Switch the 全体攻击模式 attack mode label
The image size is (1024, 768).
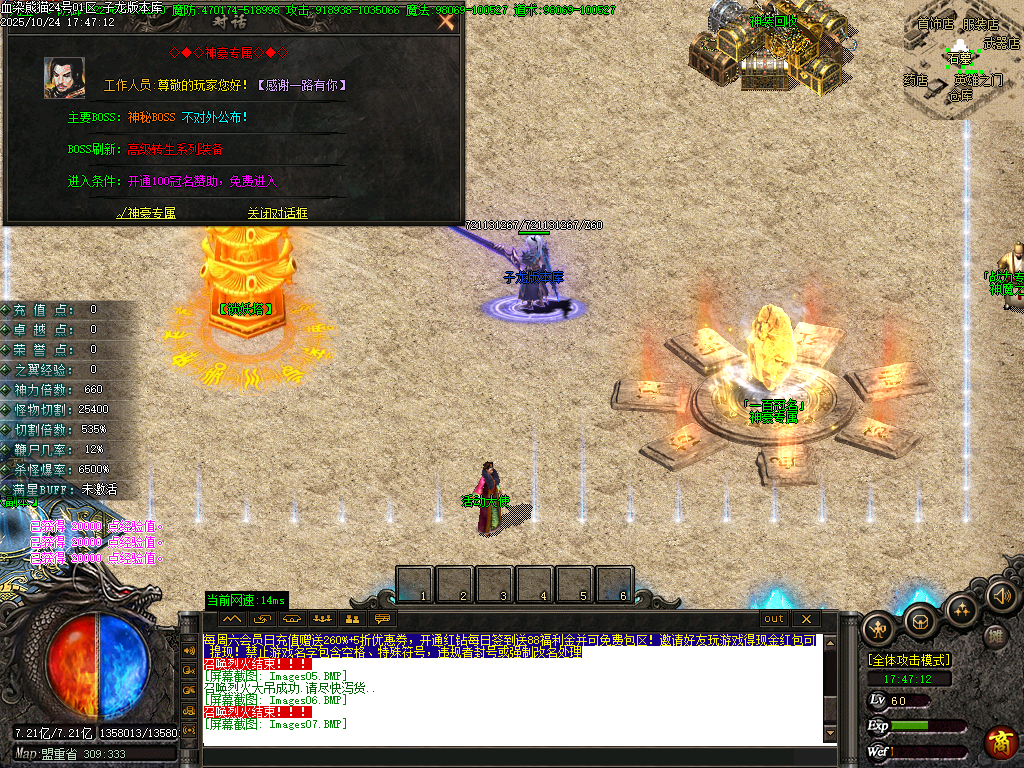[909, 660]
